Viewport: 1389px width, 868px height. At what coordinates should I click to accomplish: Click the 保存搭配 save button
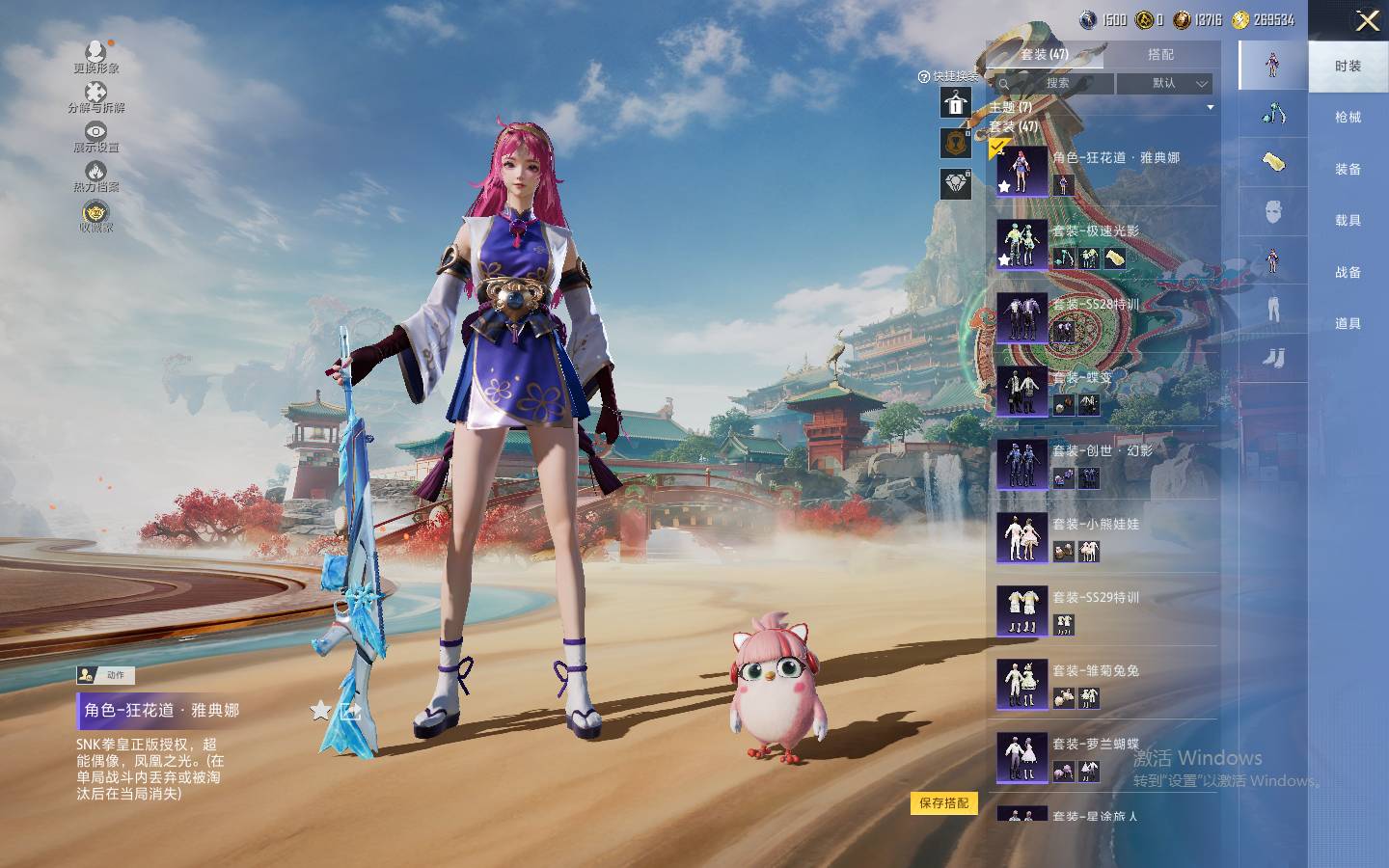click(943, 803)
